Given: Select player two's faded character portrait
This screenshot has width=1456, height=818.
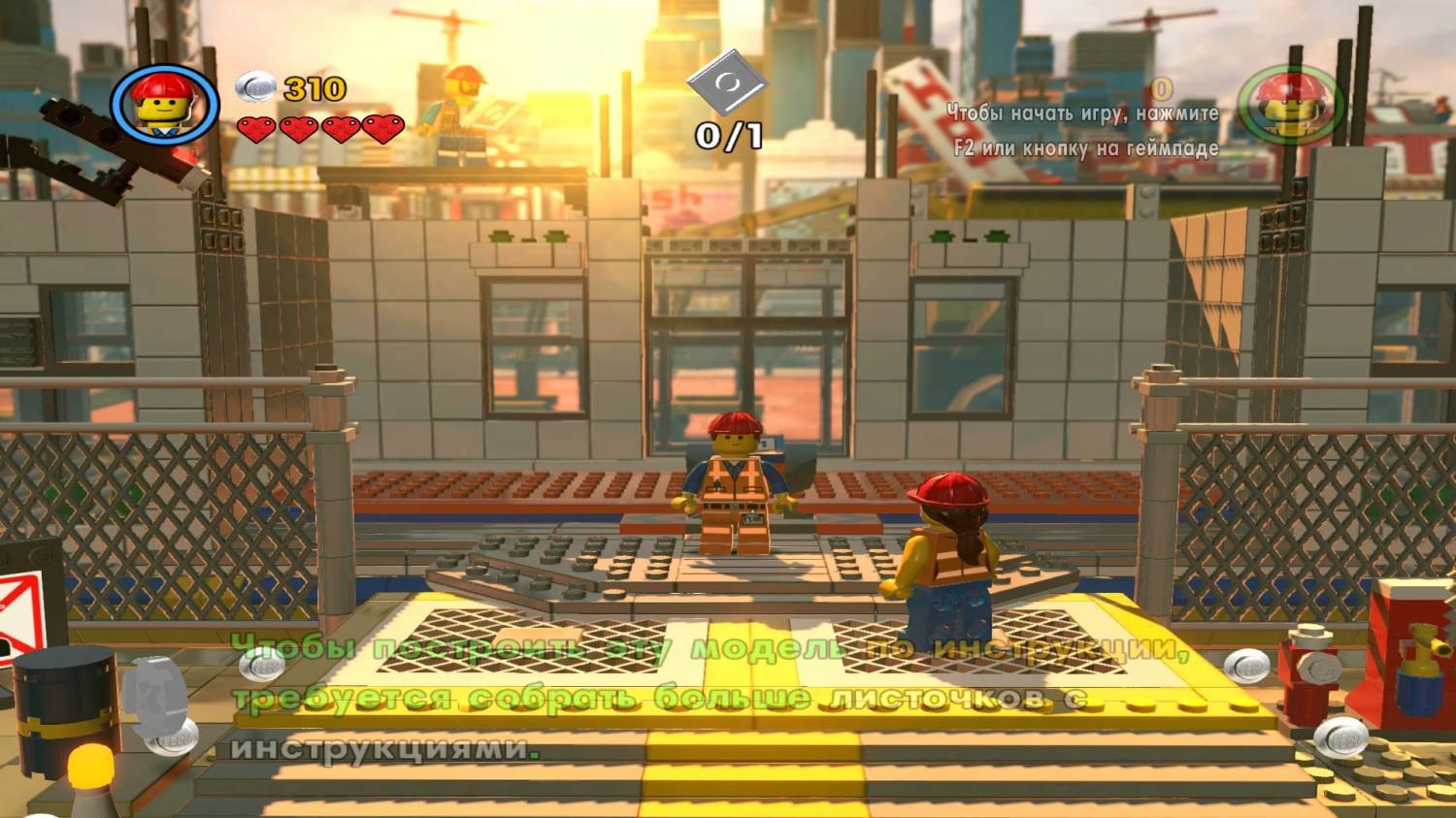Looking at the screenshot, I should (1289, 104).
